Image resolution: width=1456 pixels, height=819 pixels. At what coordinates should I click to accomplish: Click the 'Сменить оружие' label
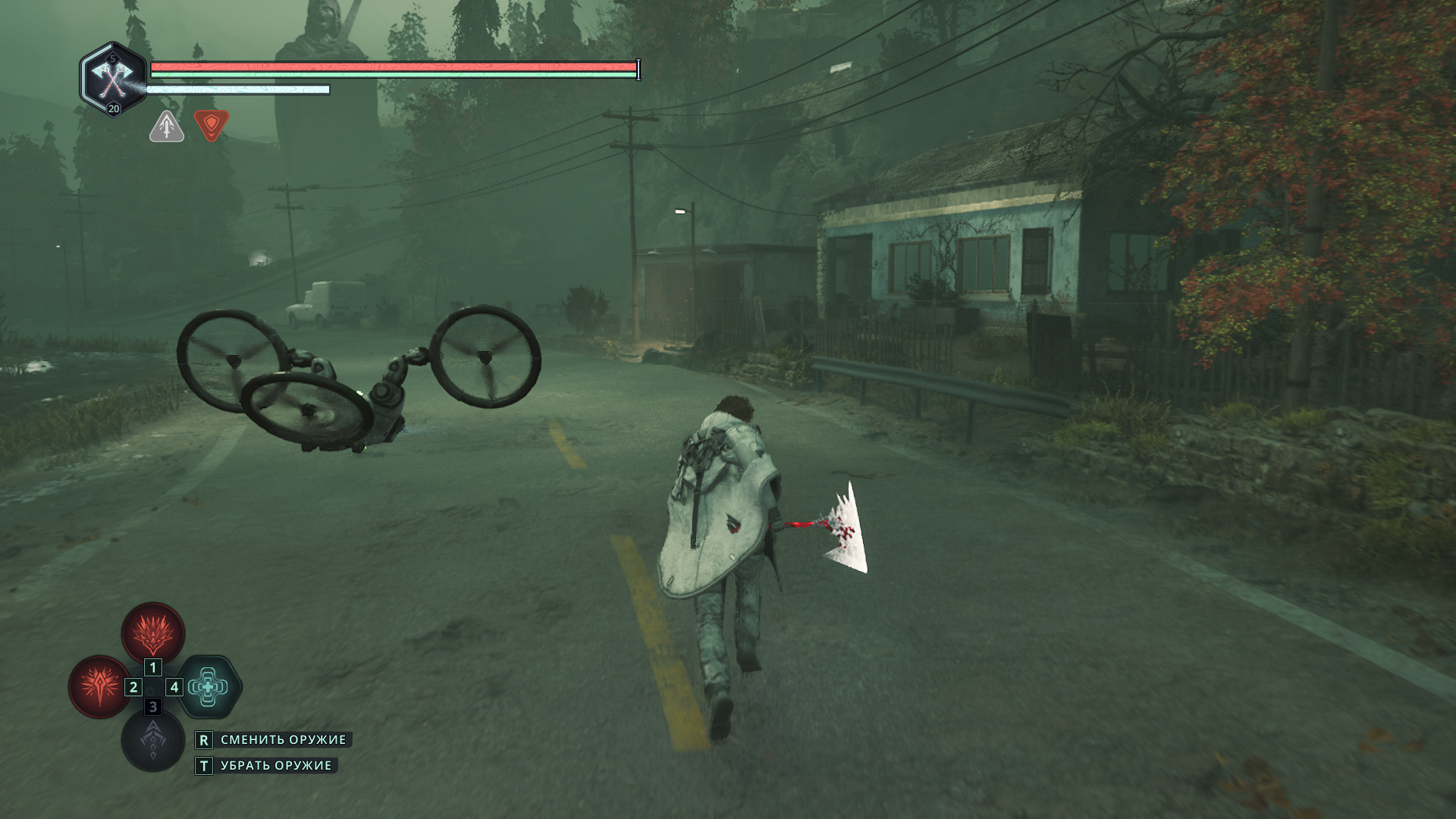click(283, 739)
